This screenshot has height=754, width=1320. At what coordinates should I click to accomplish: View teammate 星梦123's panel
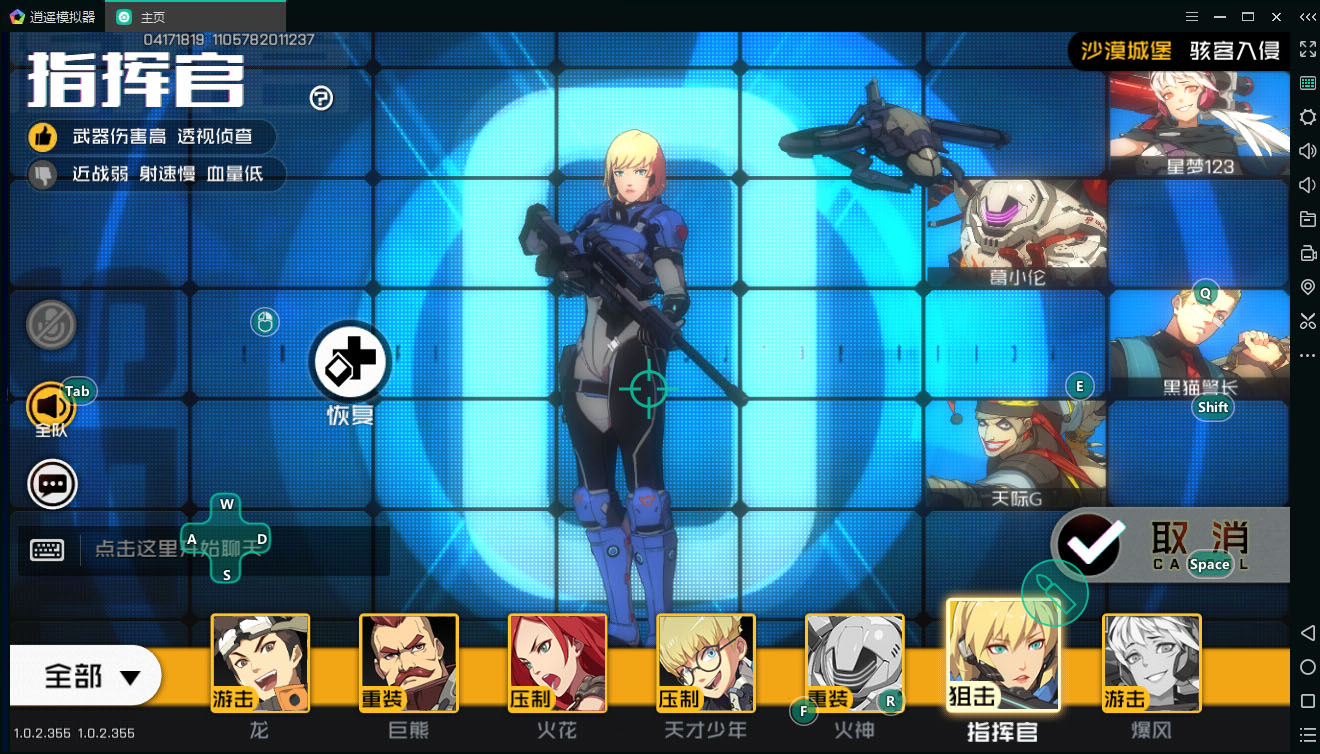tap(1198, 125)
